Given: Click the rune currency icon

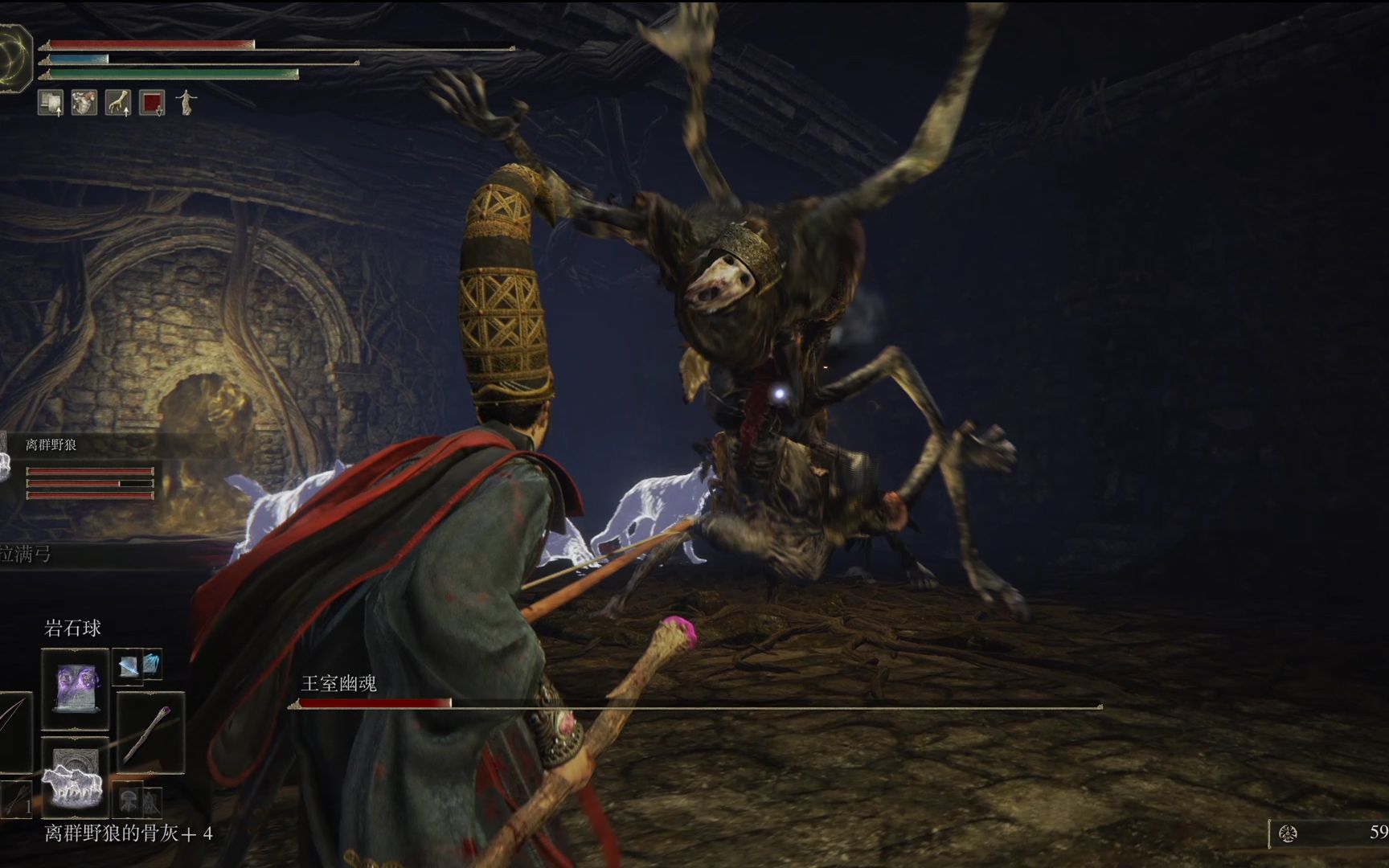Looking at the screenshot, I should (x=1289, y=833).
